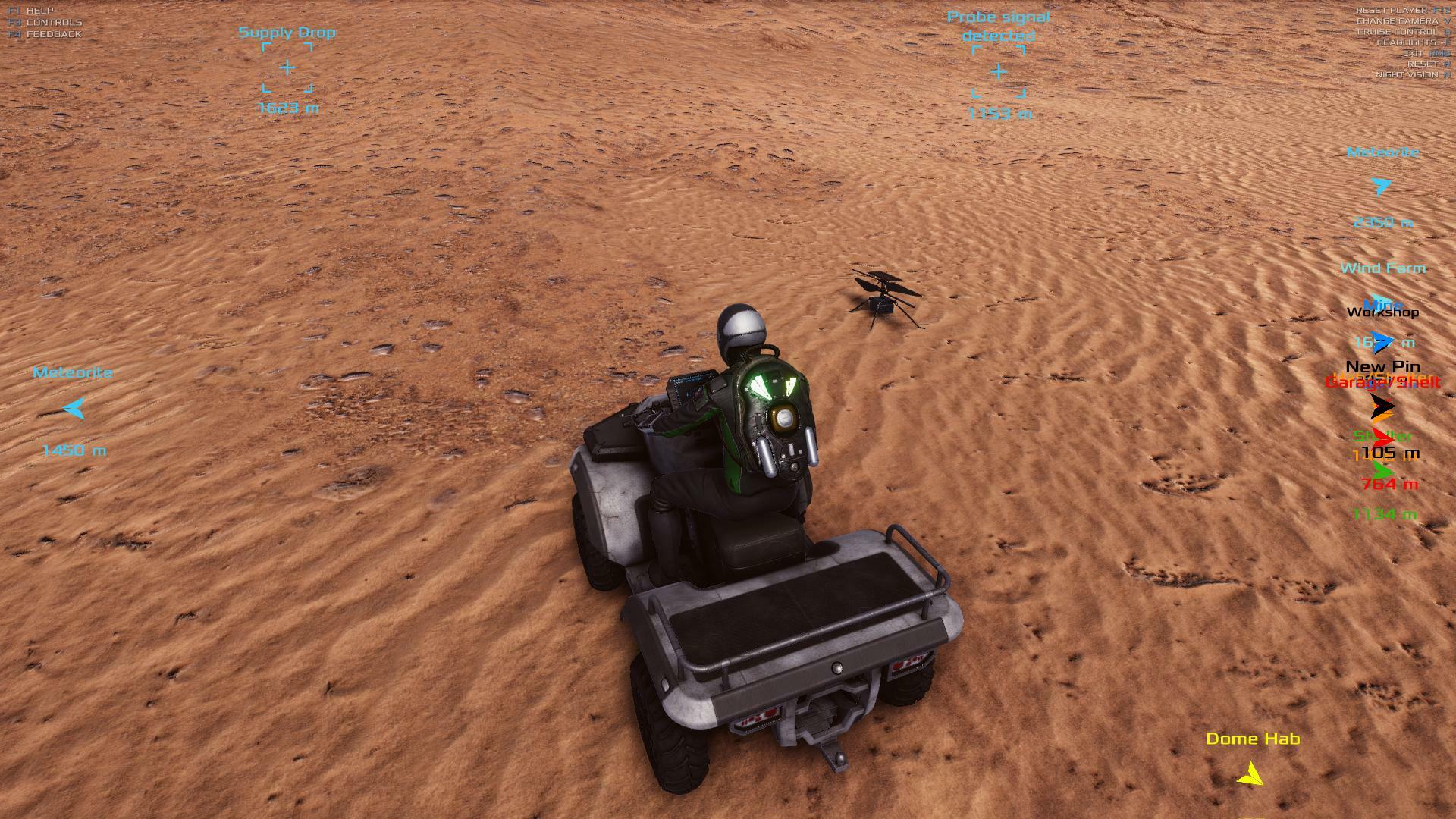Click the Meteorite arrow marked 1450 m
1456x819 pixels.
click(74, 409)
